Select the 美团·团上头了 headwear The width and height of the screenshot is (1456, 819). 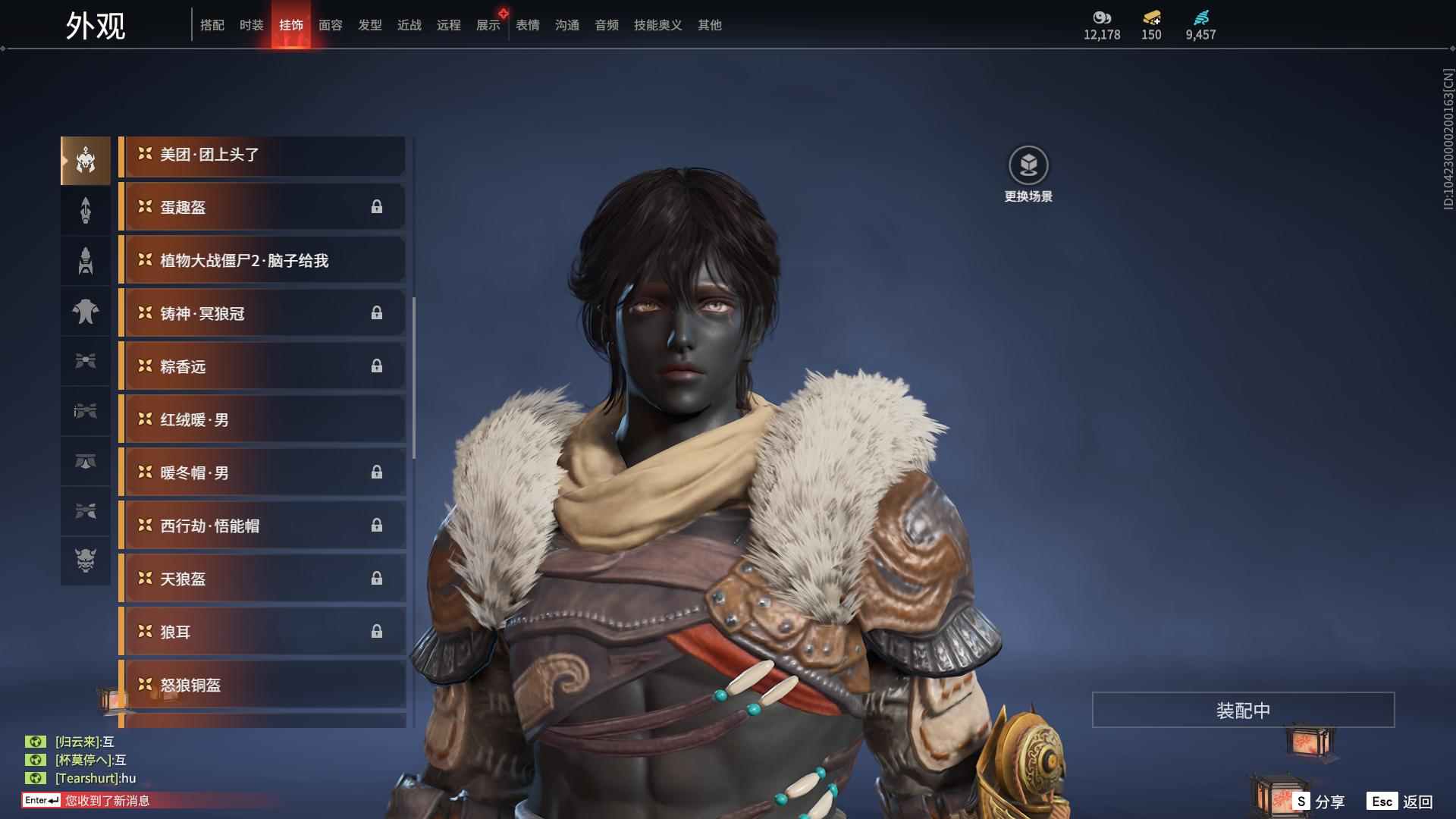point(262,155)
